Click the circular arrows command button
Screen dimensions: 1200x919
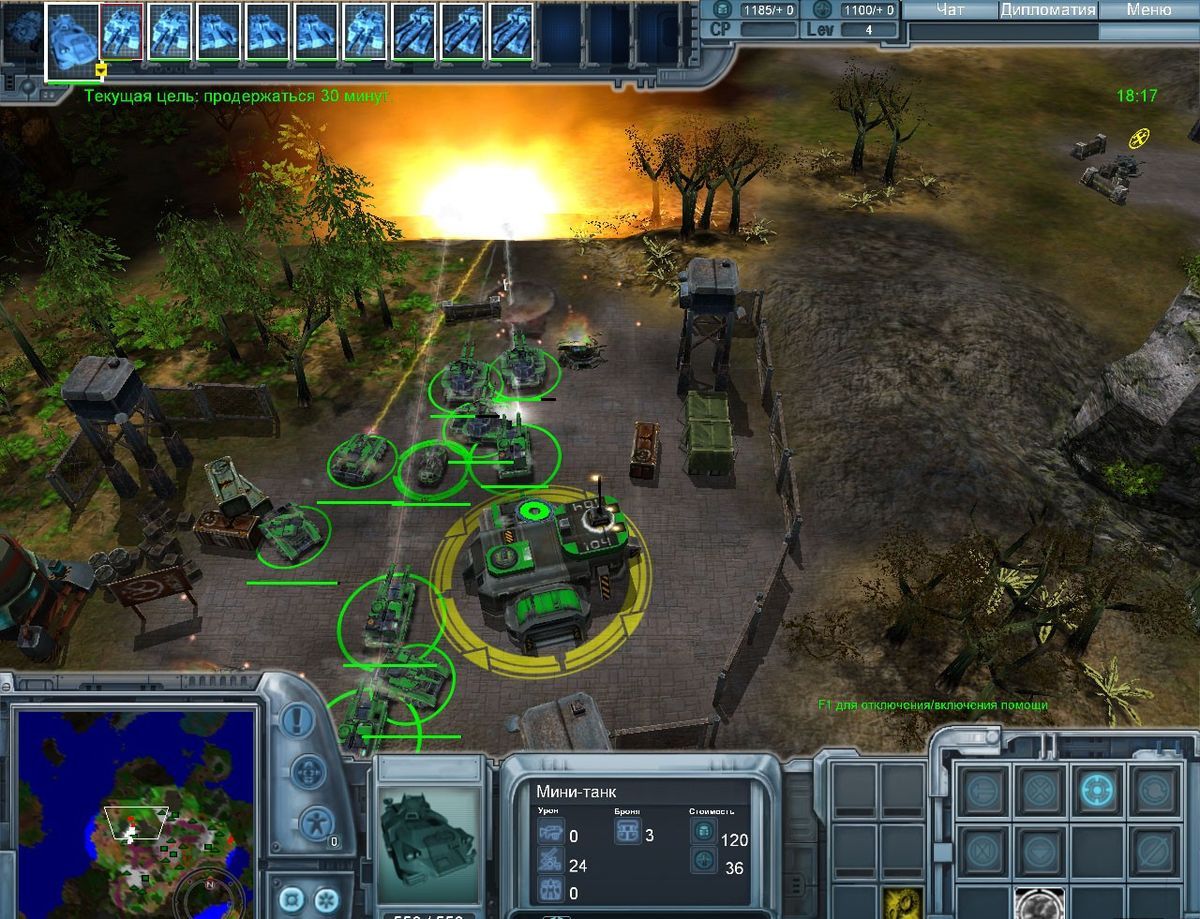(1155, 791)
